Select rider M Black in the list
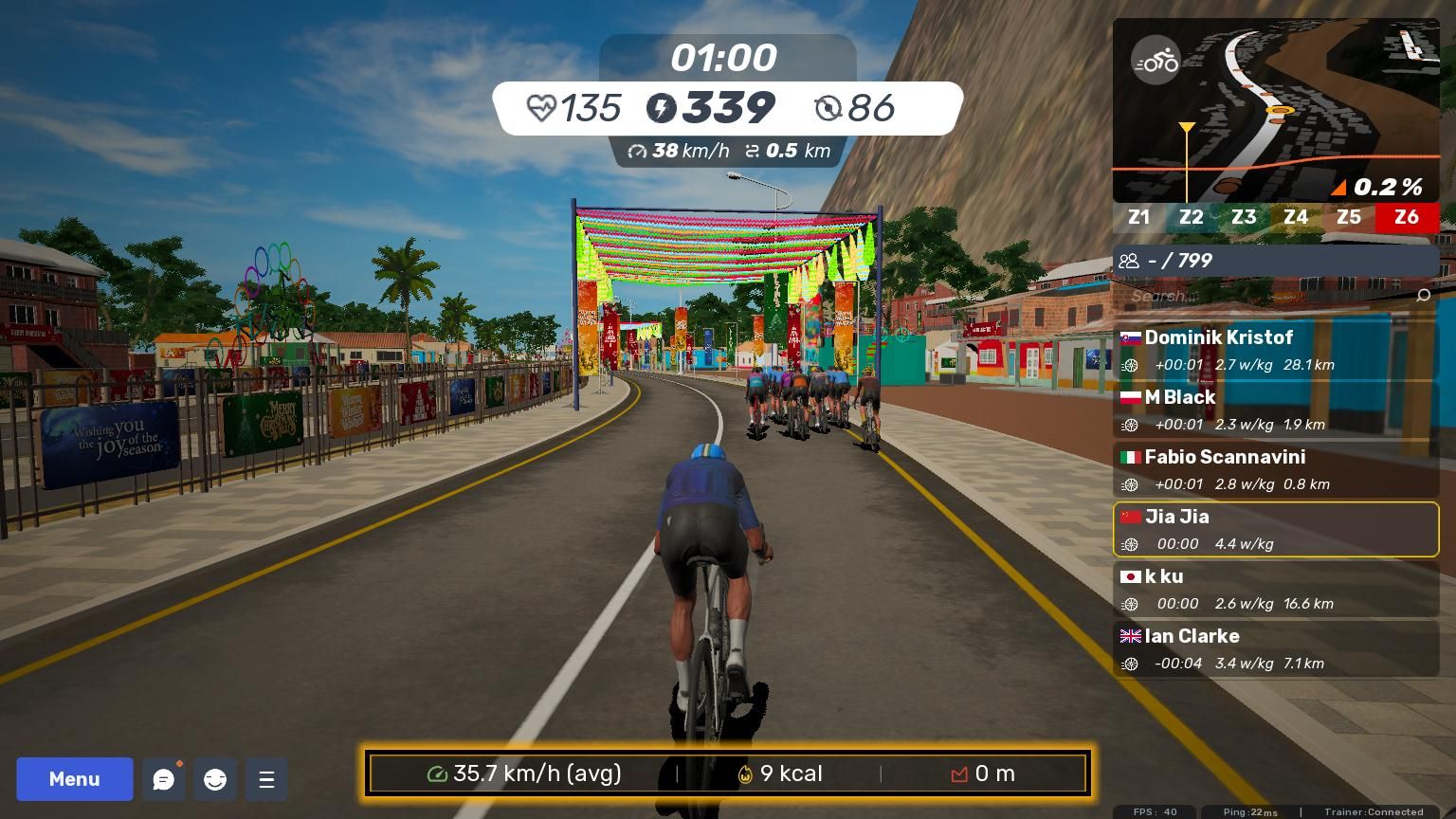 point(1276,409)
